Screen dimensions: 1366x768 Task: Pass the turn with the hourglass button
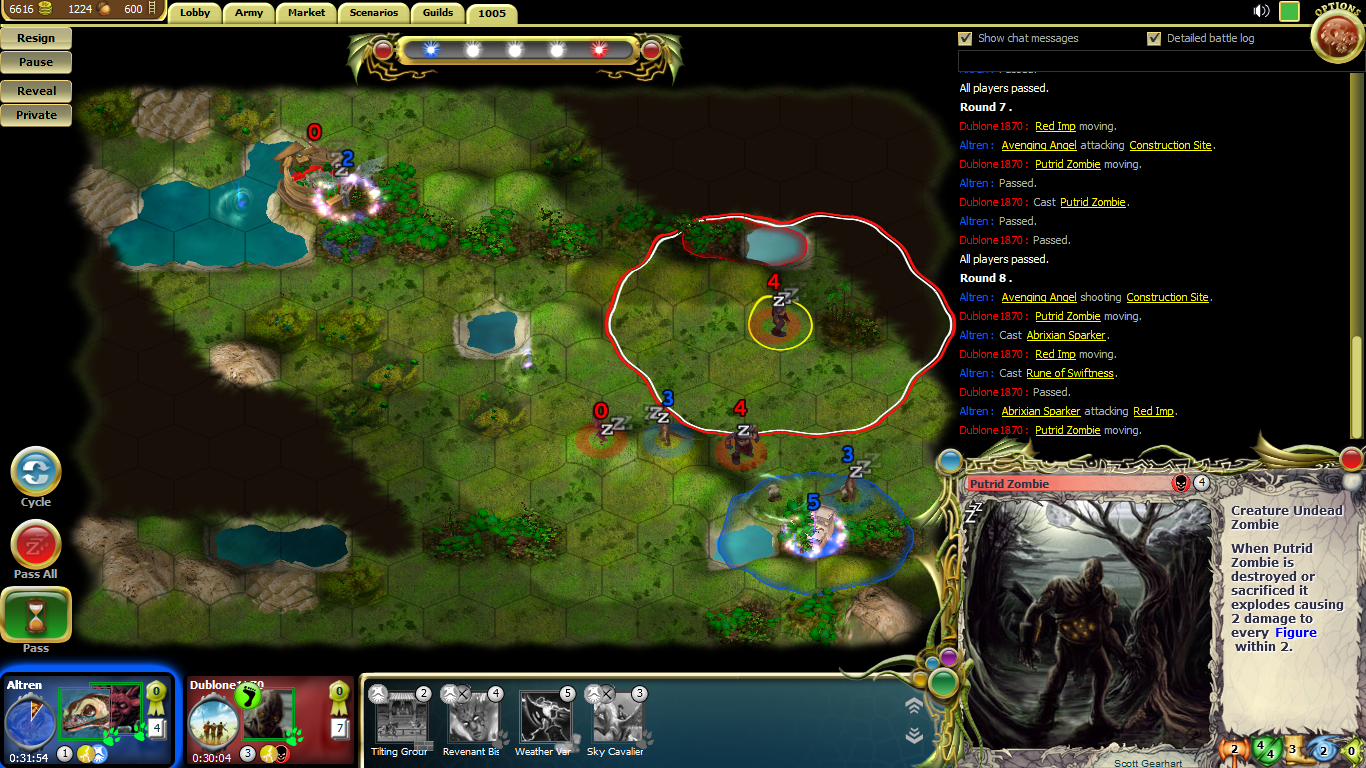click(36, 615)
